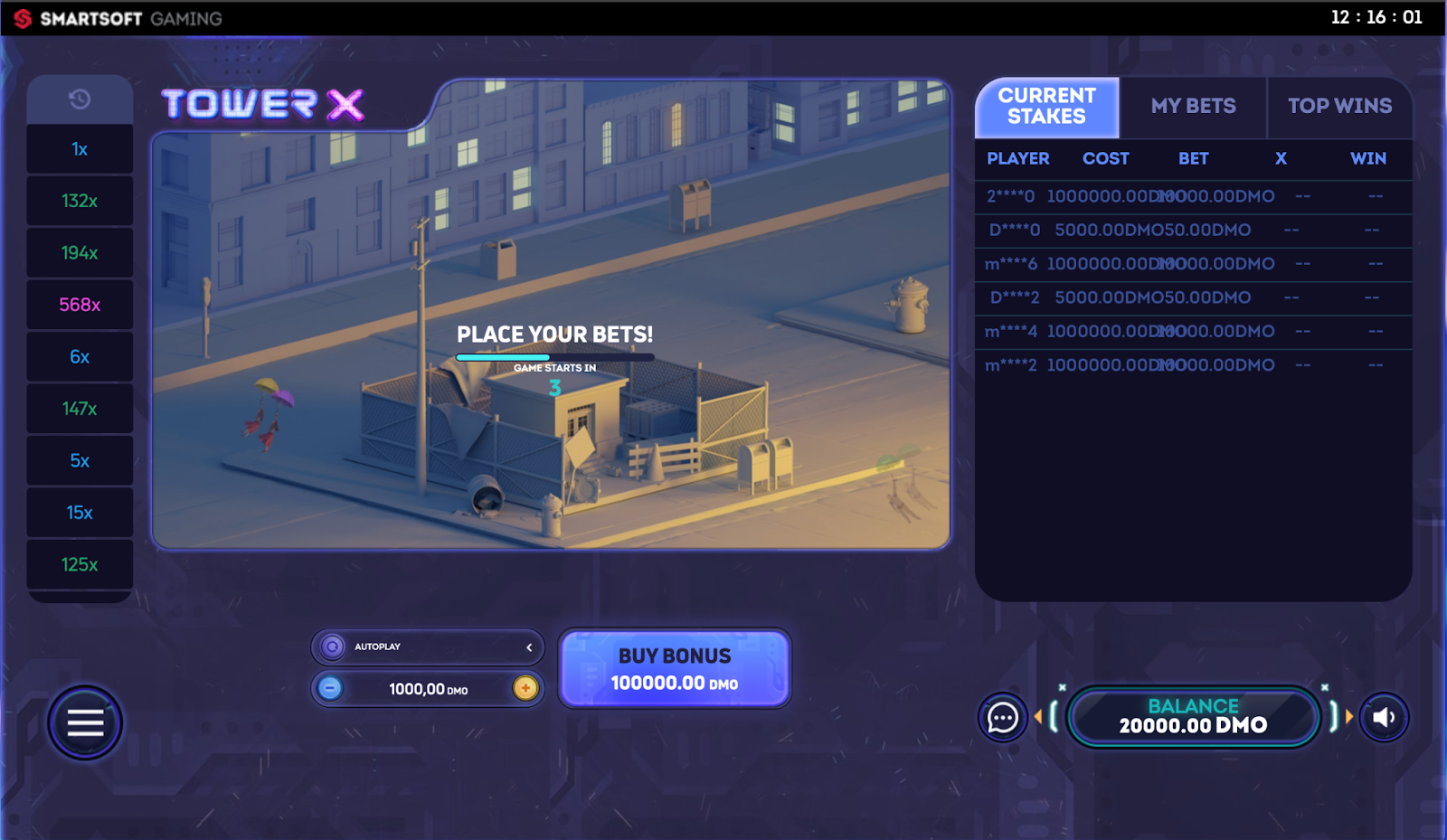Open the round history clock icon
This screenshot has width=1447, height=840.
80,99
